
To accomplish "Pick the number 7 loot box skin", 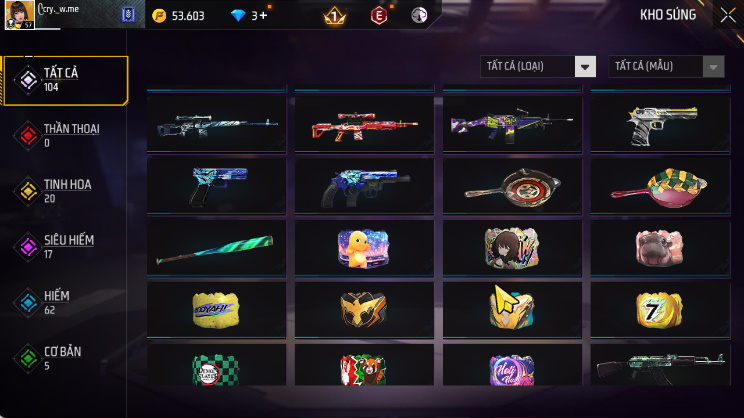I will pyautogui.click(x=659, y=310).
